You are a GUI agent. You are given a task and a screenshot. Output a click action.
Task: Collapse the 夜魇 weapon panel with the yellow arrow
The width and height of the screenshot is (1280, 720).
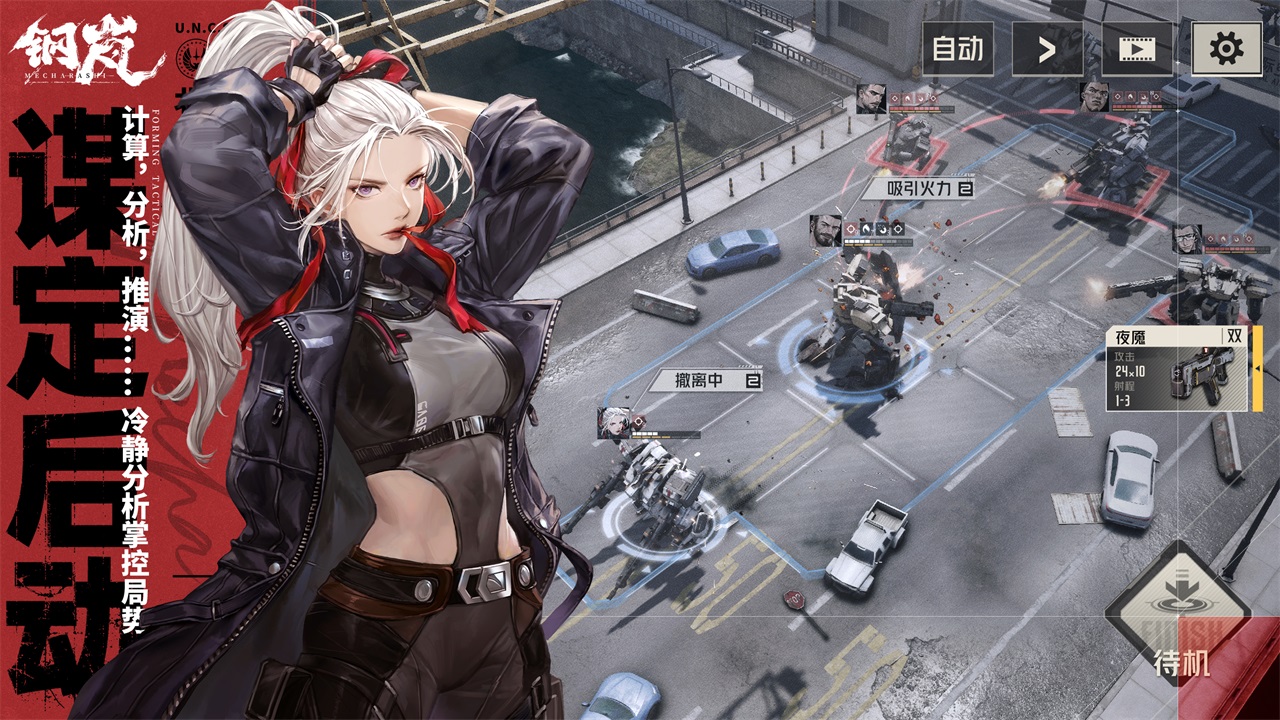click(1257, 368)
